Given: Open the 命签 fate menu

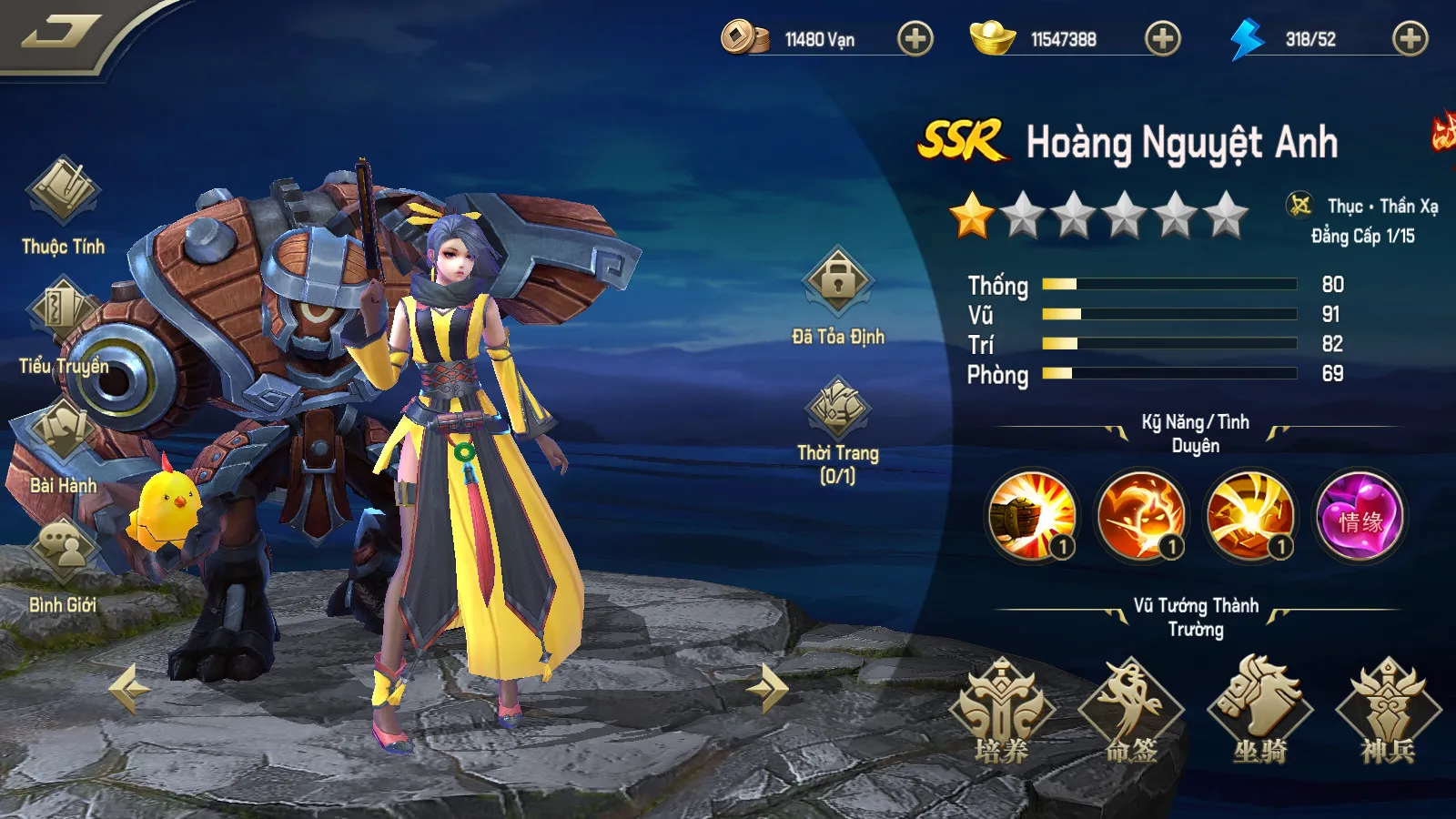Looking at the screenshot, I should [x=1131, y=710].
